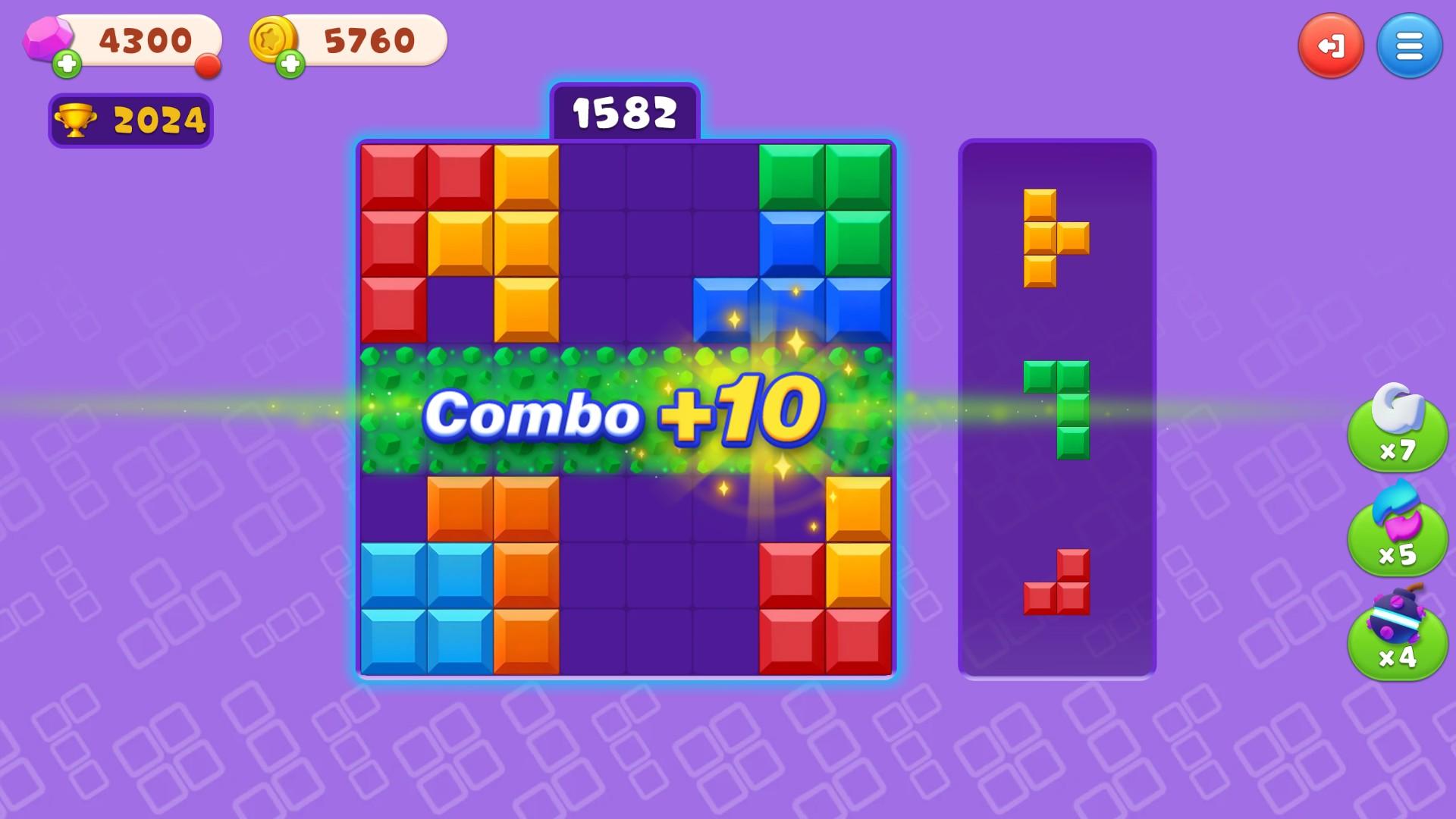Click the green plus to buy coins
The image size is (1456, 819).
coord(292,62)
